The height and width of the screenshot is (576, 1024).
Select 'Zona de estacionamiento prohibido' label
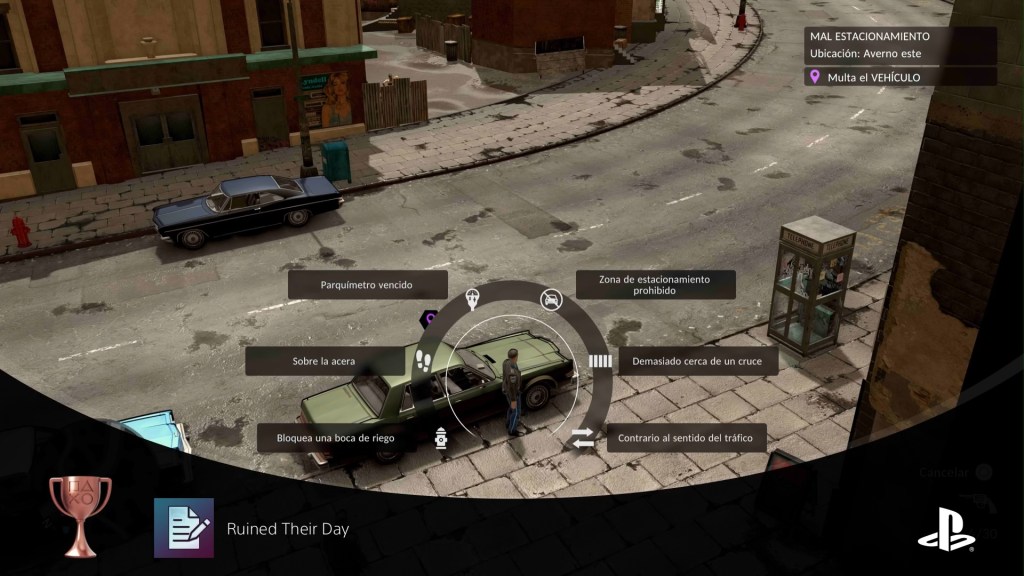tap(654, 285)
